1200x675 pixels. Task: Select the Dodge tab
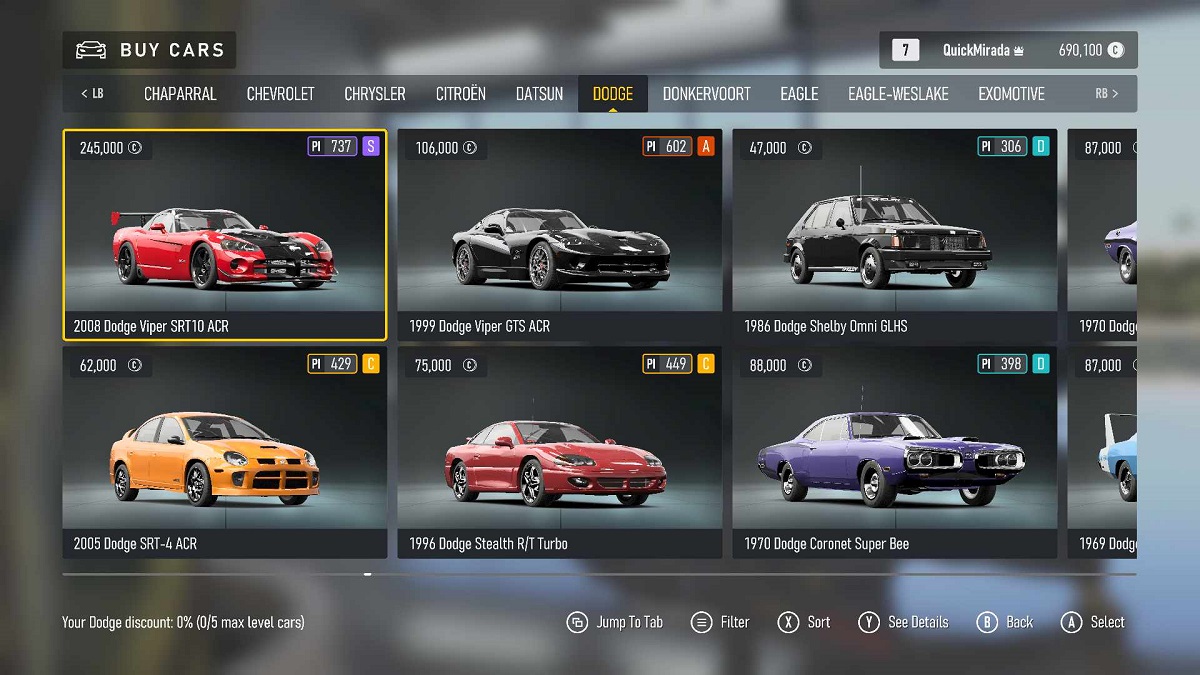(612, 94)
